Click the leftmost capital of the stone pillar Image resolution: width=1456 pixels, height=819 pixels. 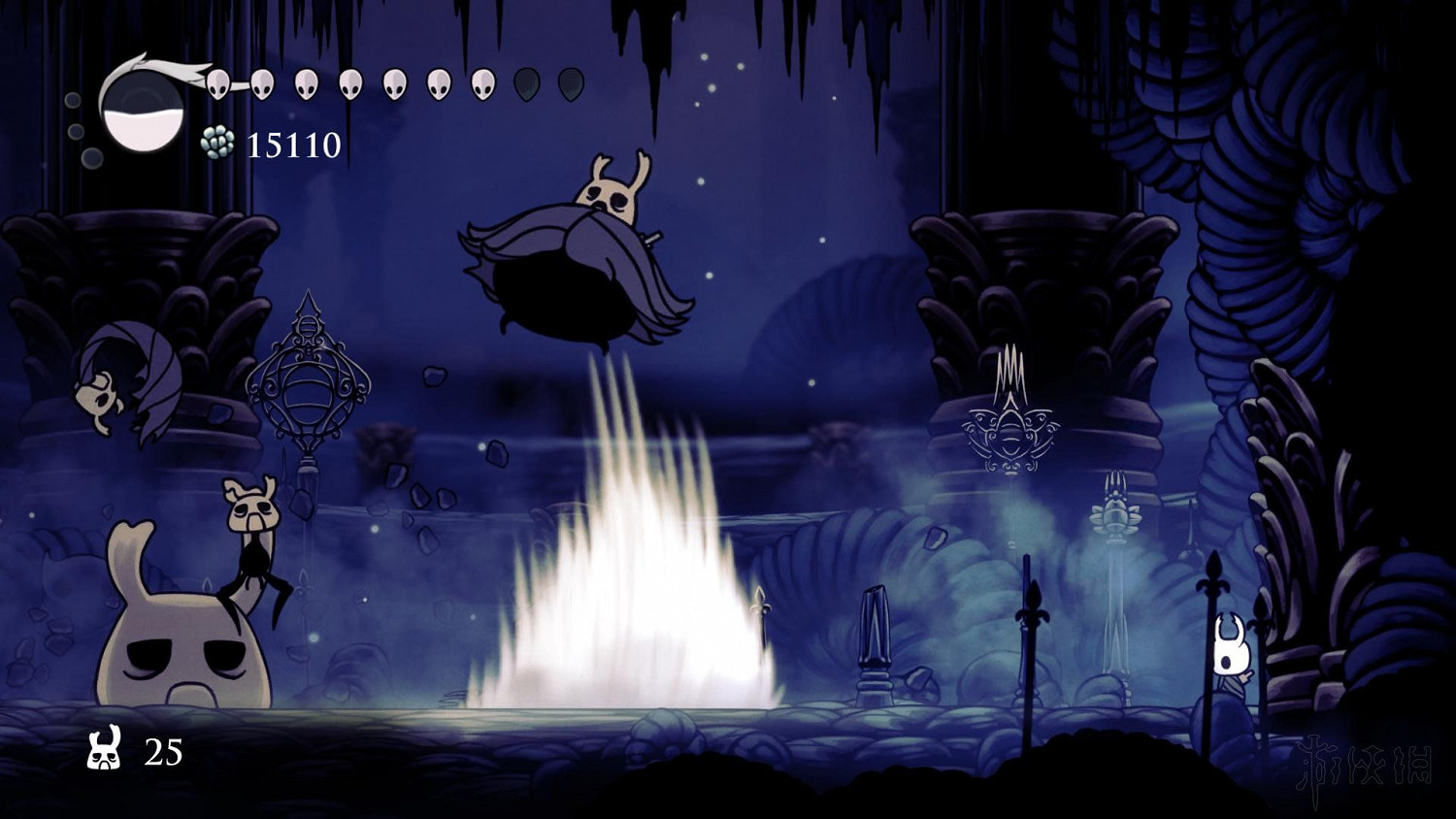pyautogui.click(x=126, y=272)
